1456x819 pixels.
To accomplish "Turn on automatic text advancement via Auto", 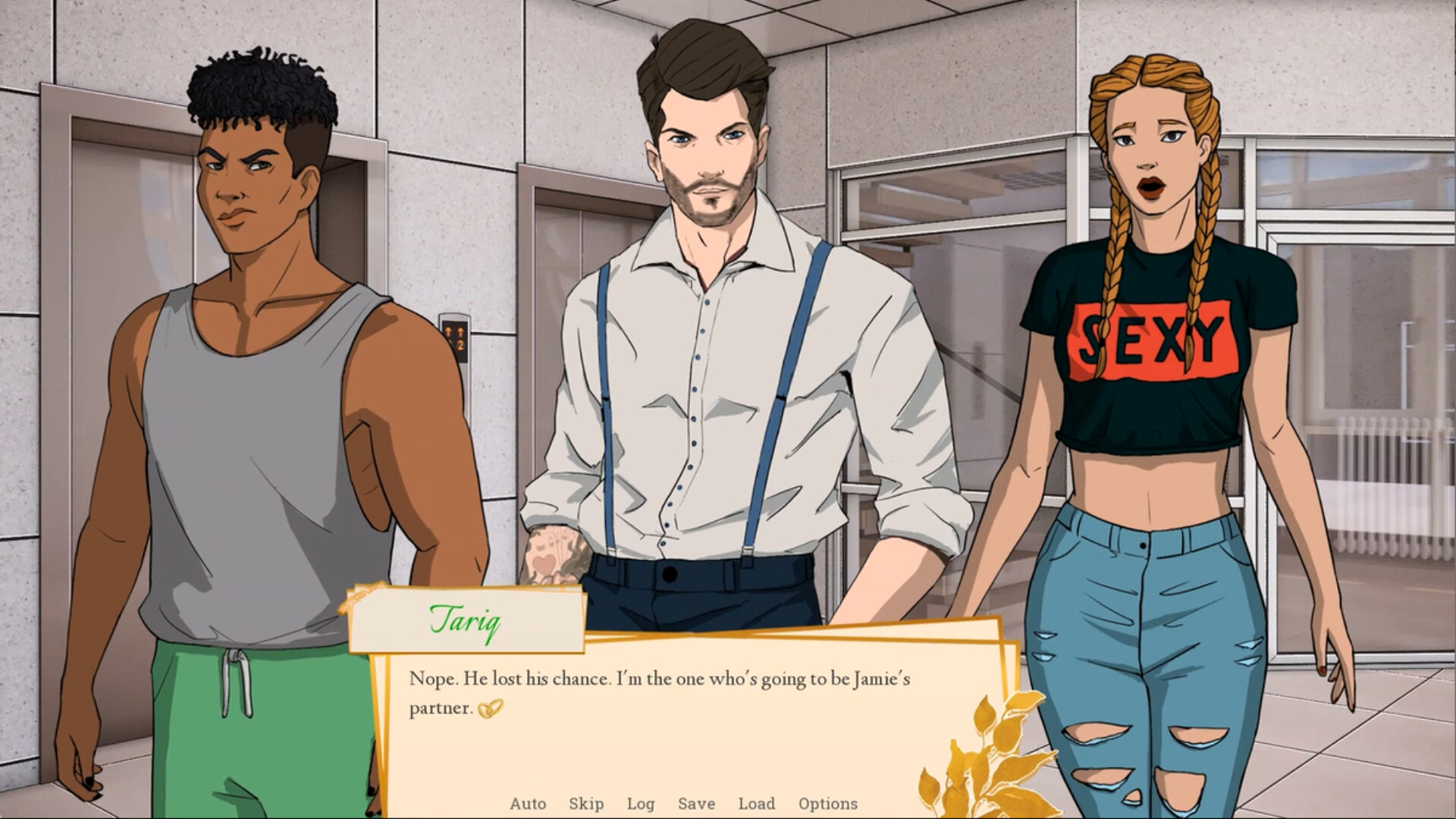I will pyautogui.click(x=529, y=803).
